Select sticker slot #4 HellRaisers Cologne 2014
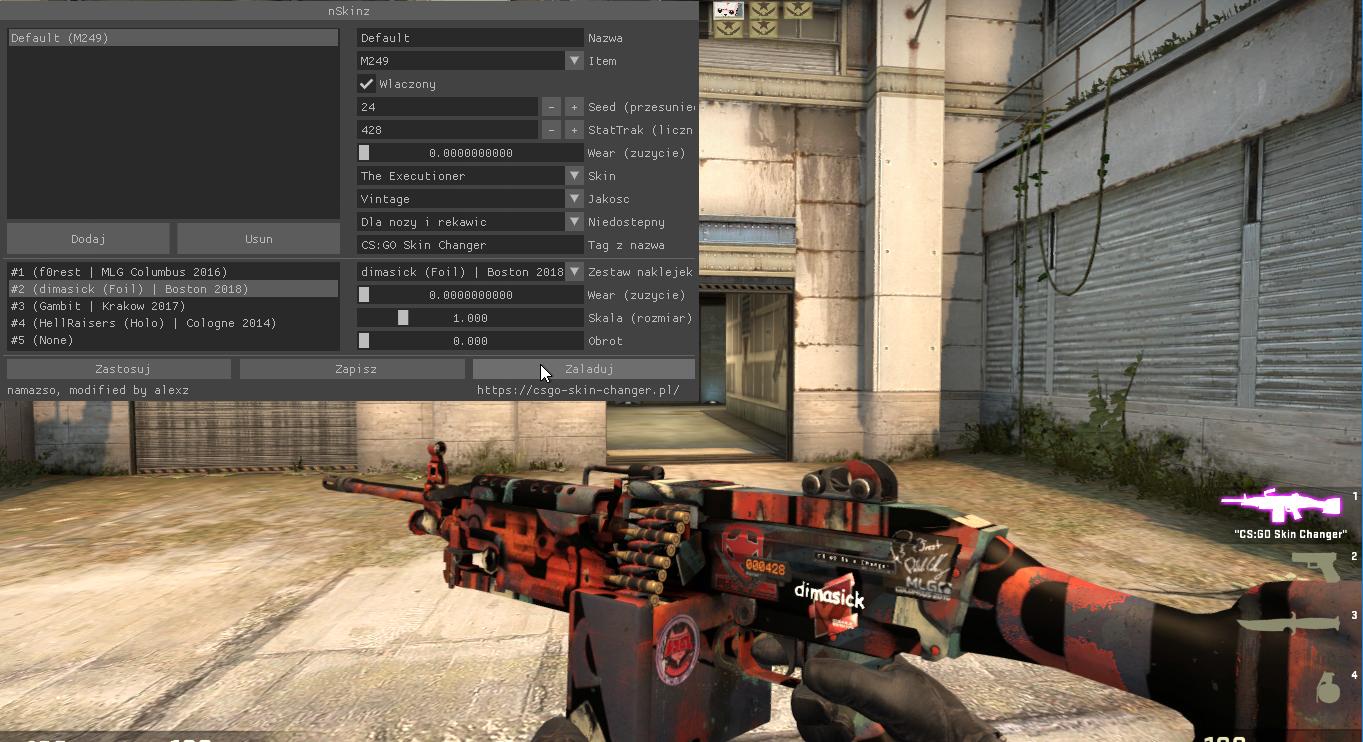Viewport: 1363px width, 742px height. [x=172, y=323]
